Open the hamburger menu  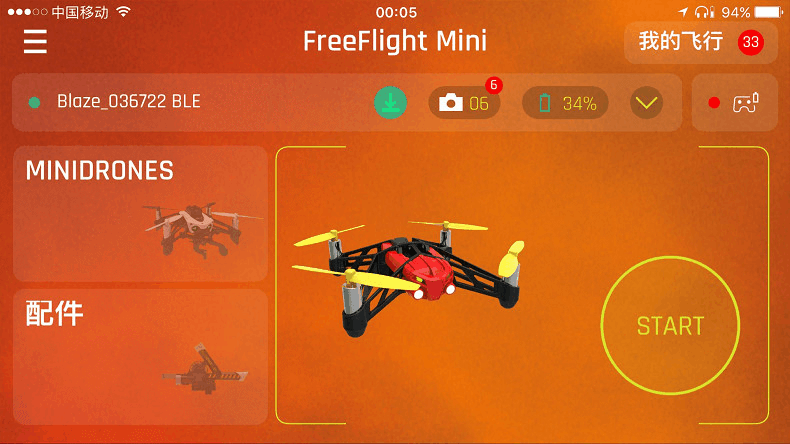pyautogui.click(x=36, y=42)
